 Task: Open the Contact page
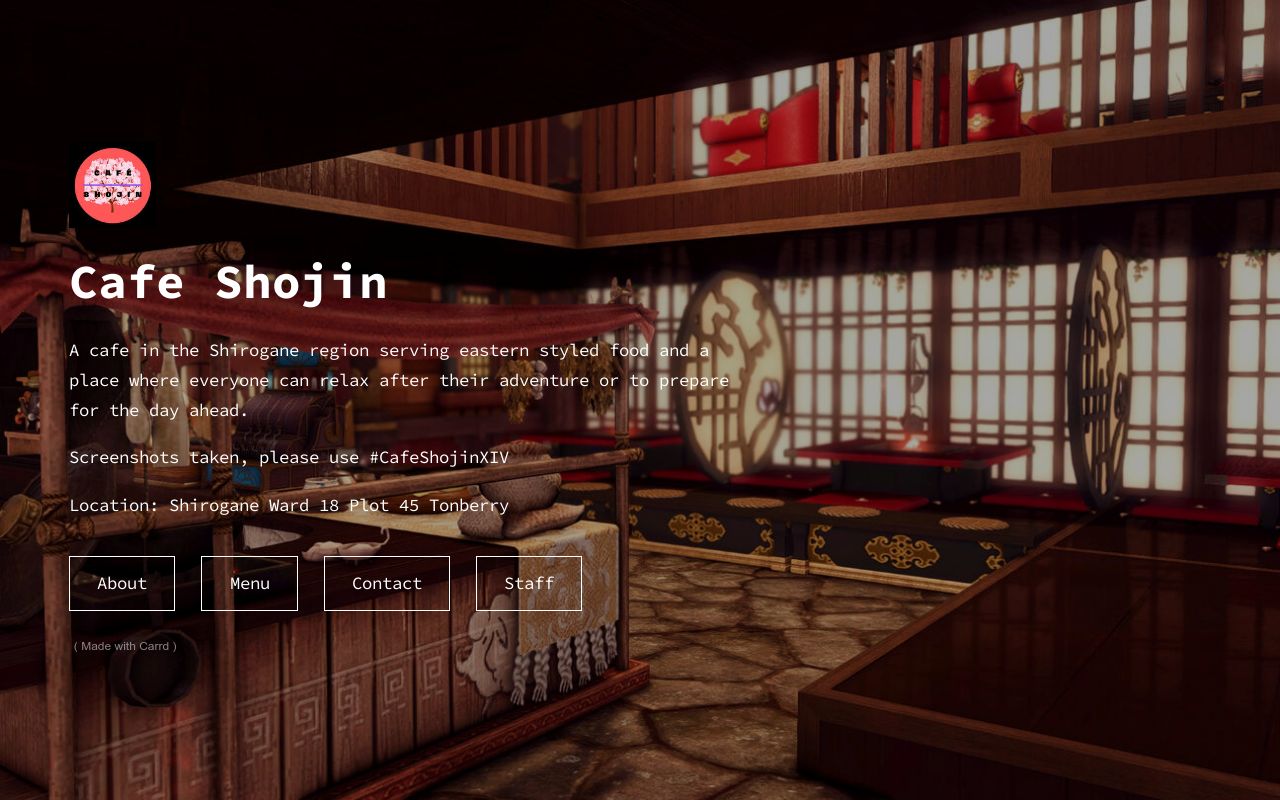[x=387, y=583]
